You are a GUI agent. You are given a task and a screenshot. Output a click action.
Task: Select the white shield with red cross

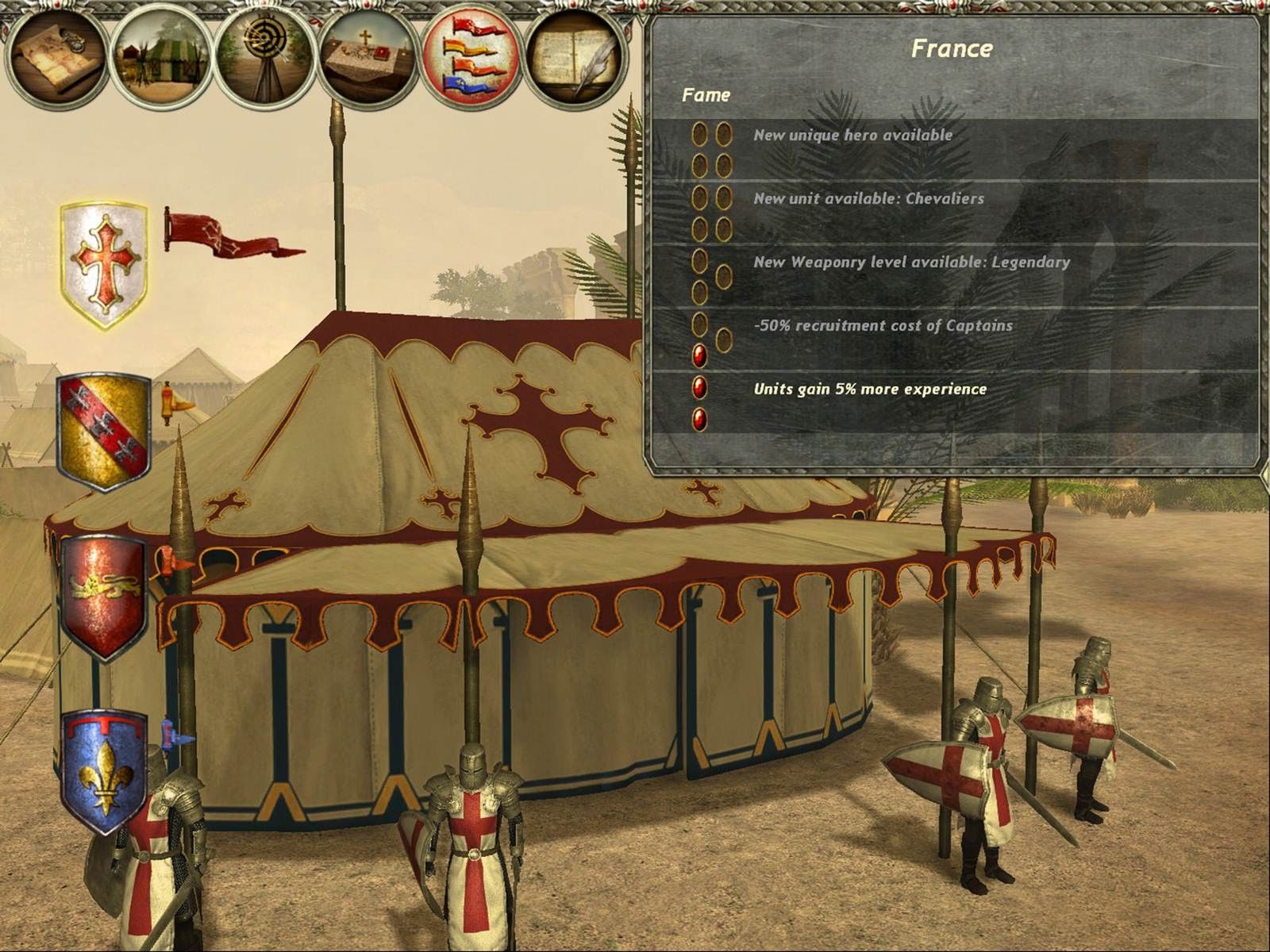pyautogui.click(x=104, y=264)
